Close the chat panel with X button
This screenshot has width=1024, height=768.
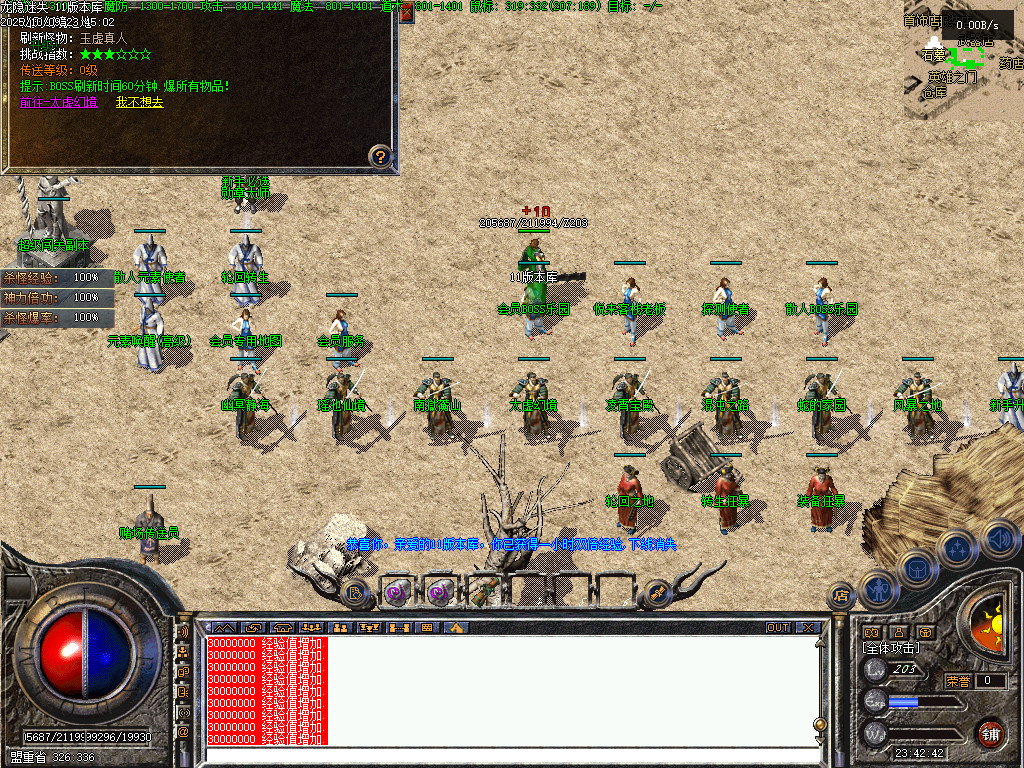808,628
